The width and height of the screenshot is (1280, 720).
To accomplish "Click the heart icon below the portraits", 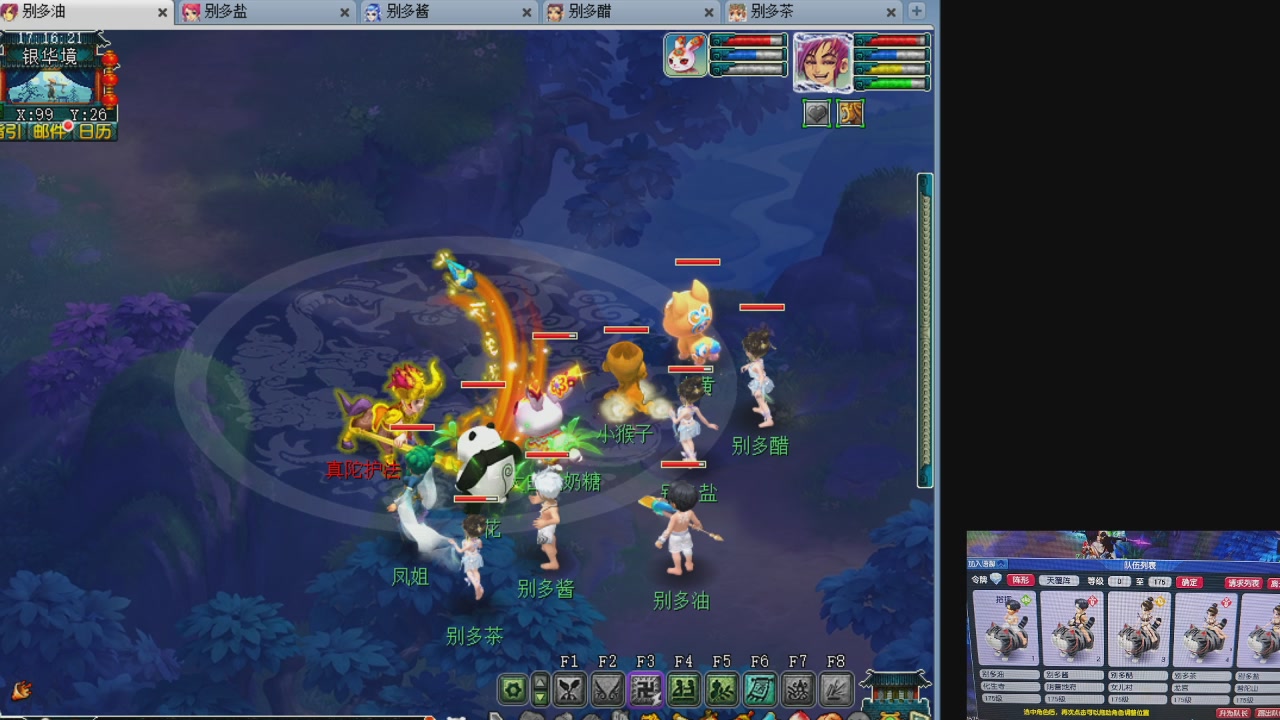I will [816, 113].
